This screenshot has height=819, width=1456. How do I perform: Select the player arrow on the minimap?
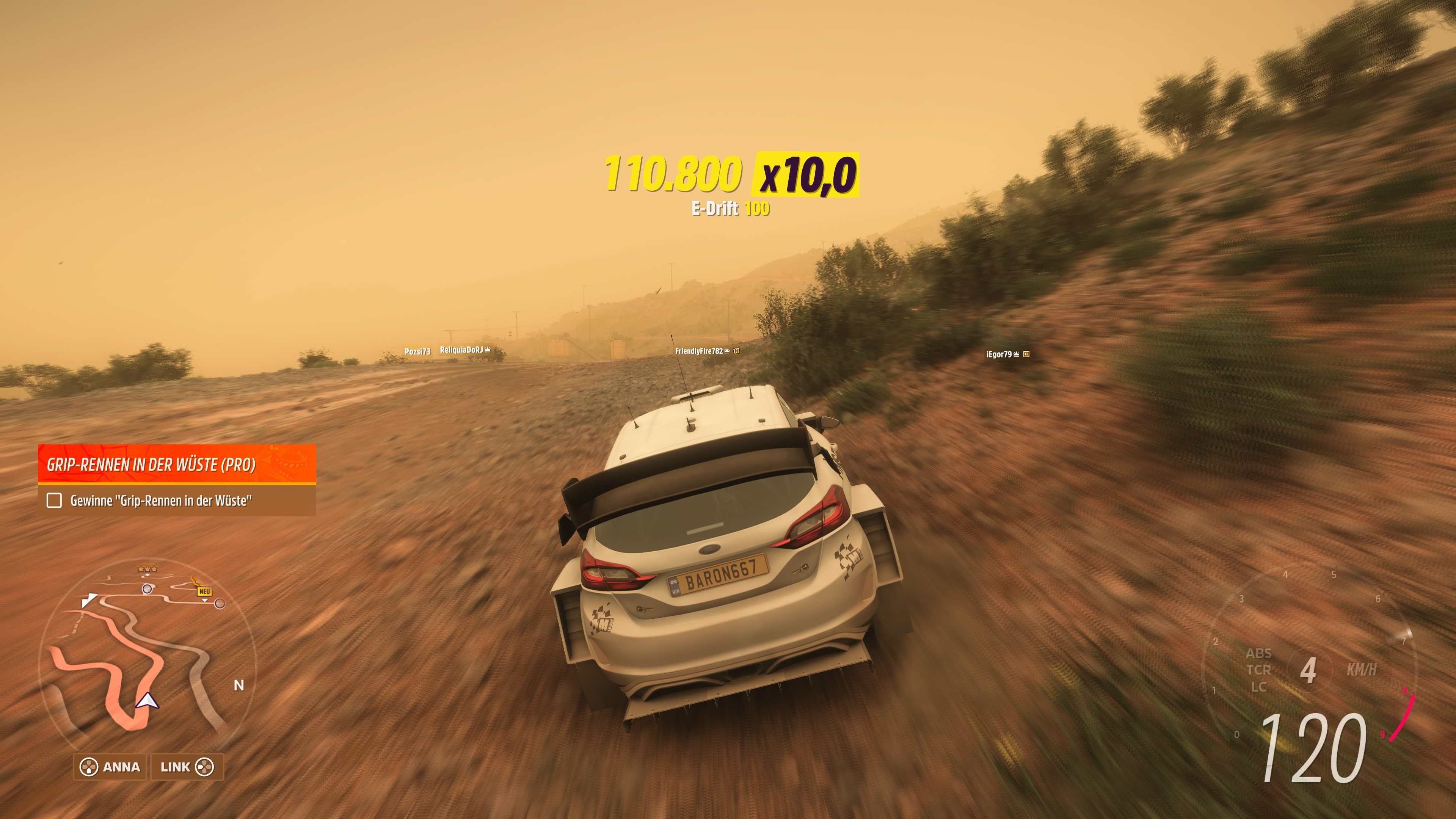click(x=148, y=701)
